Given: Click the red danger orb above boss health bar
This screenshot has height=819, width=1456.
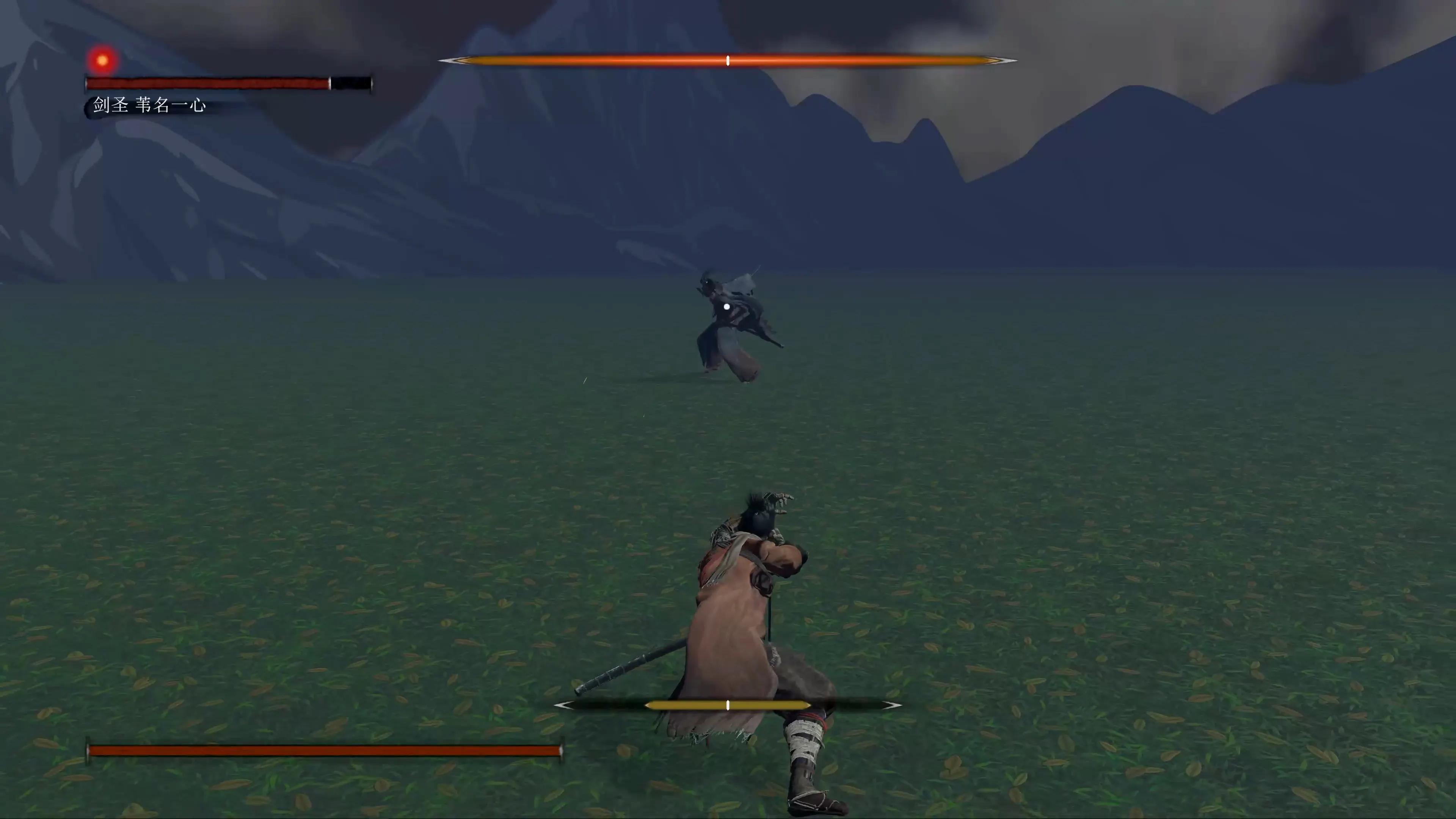Looking at the screenshot, I should click(102, 60).
